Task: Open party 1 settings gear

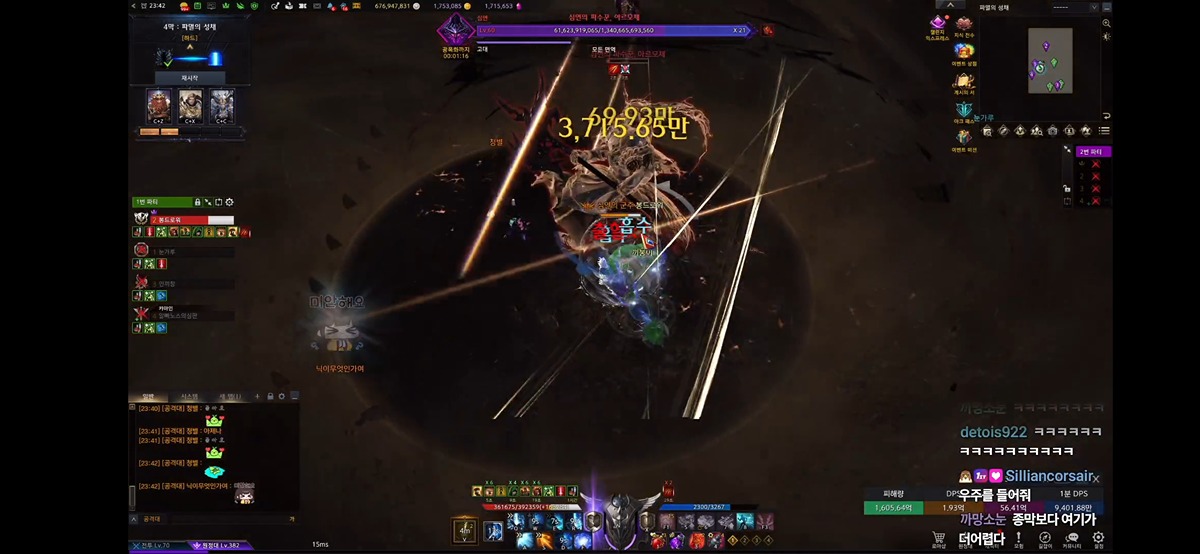Action: click(x=229, y=202)
